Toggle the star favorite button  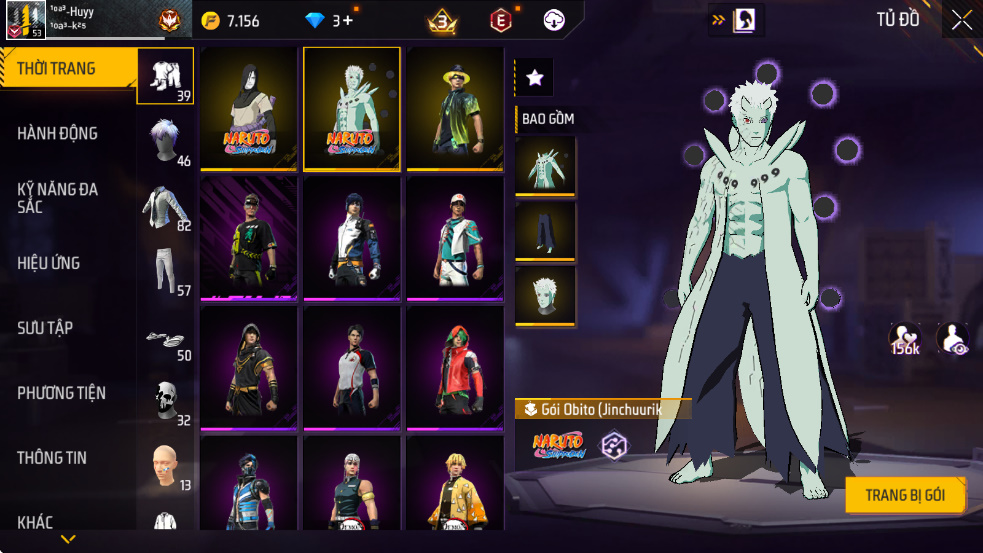click(534, 77)
